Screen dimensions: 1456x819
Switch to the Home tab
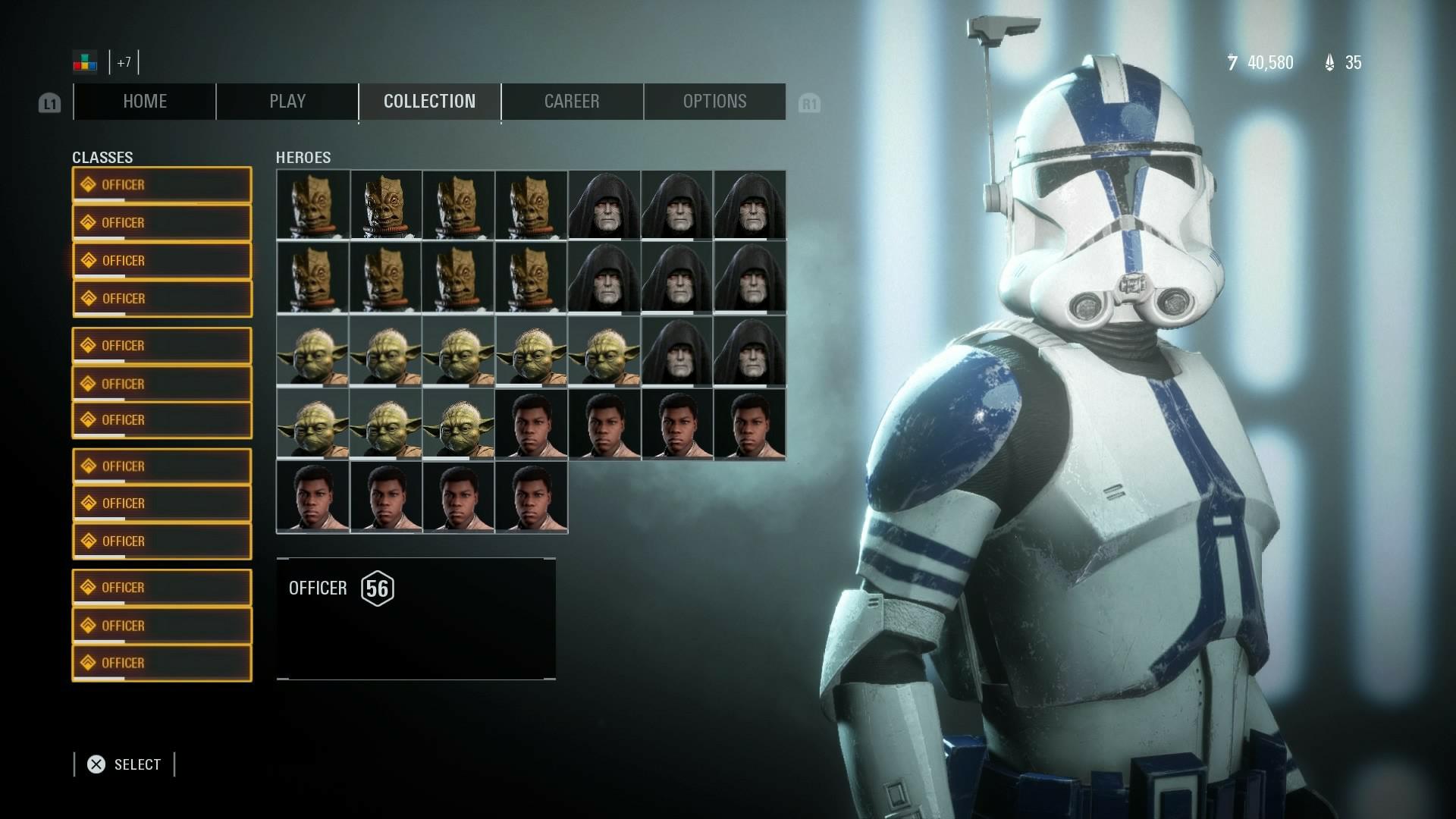tap(145, 102)
